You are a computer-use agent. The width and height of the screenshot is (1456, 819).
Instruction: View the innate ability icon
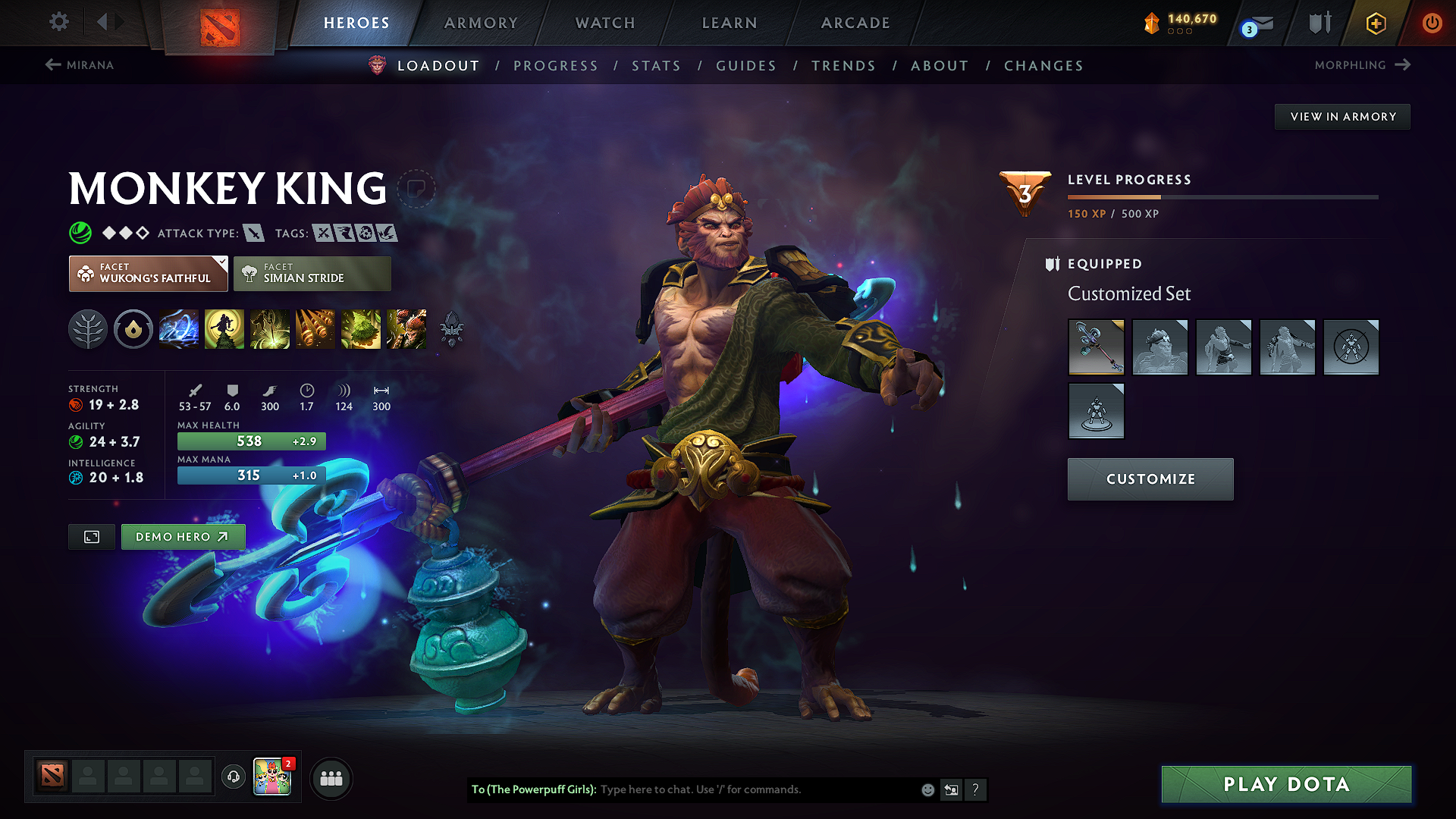(133, 329)
